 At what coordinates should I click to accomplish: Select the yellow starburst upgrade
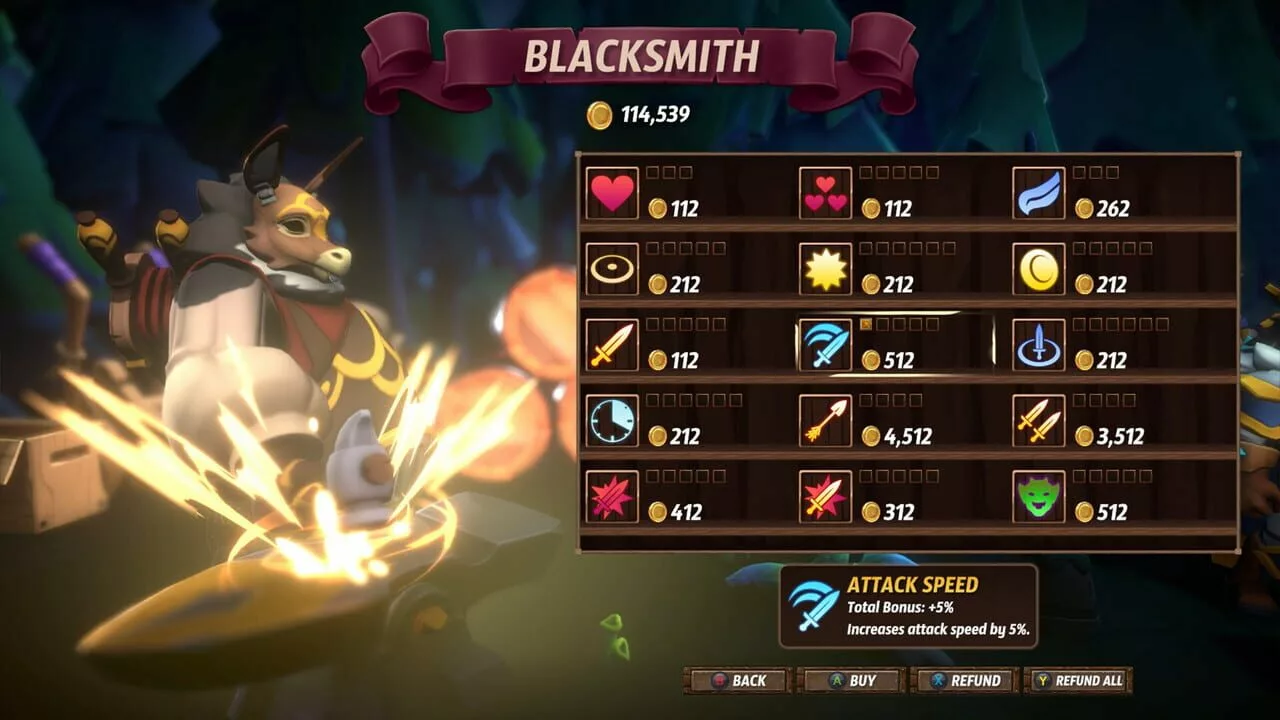825,269
